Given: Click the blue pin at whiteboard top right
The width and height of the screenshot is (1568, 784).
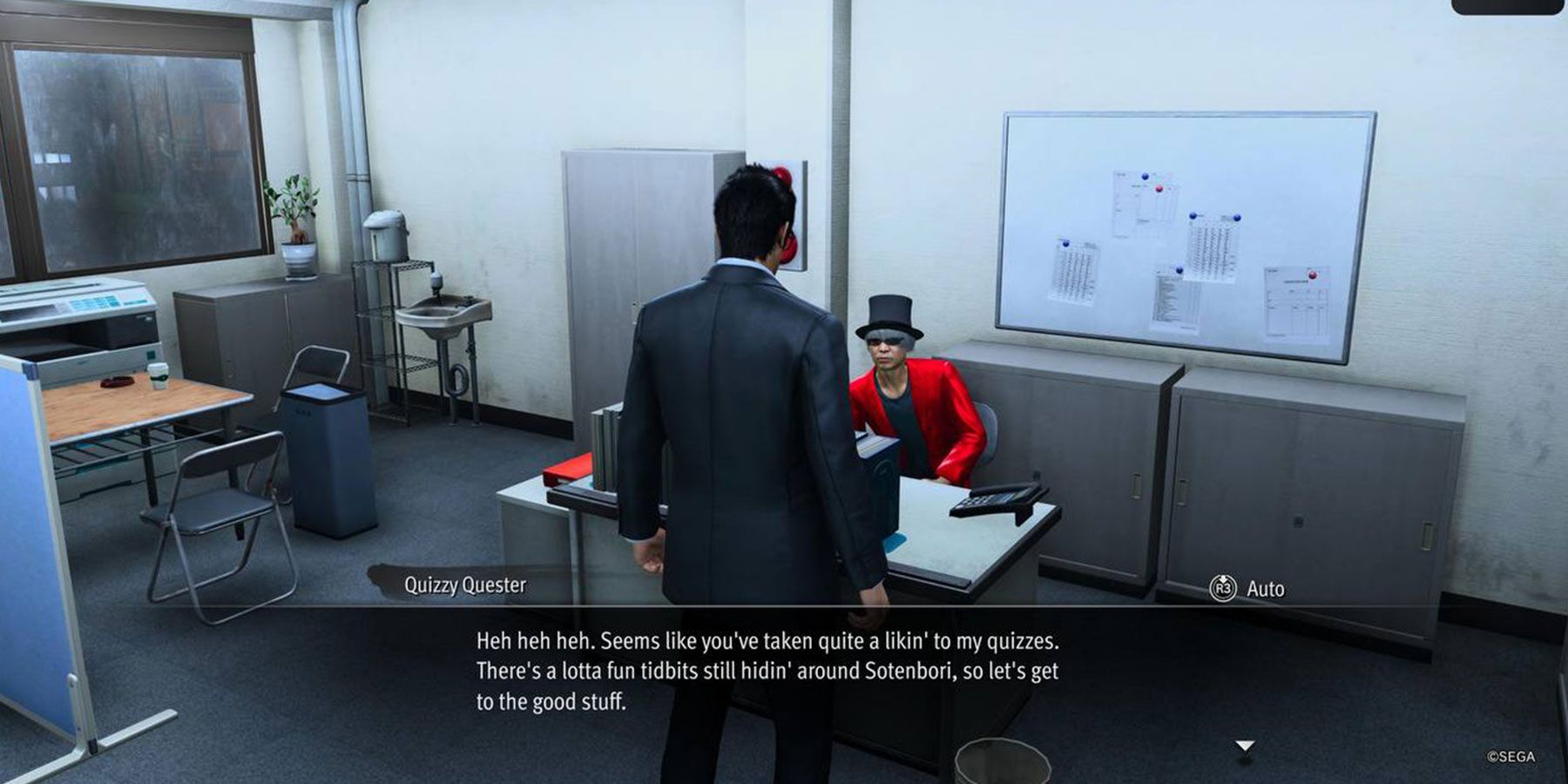Looking at the screenshot, I should [x=1237, y=218].
